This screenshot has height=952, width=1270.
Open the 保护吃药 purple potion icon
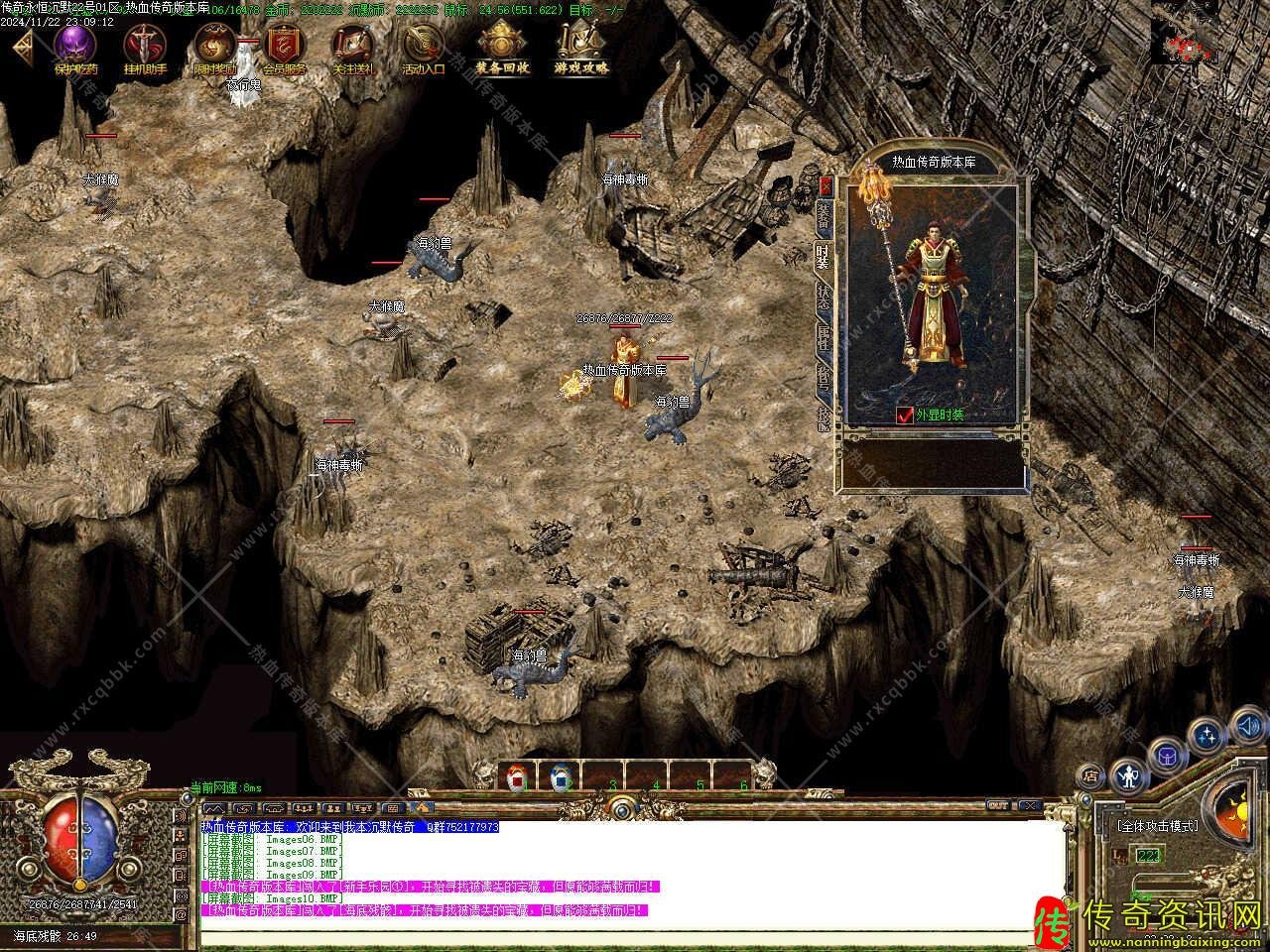75,47
